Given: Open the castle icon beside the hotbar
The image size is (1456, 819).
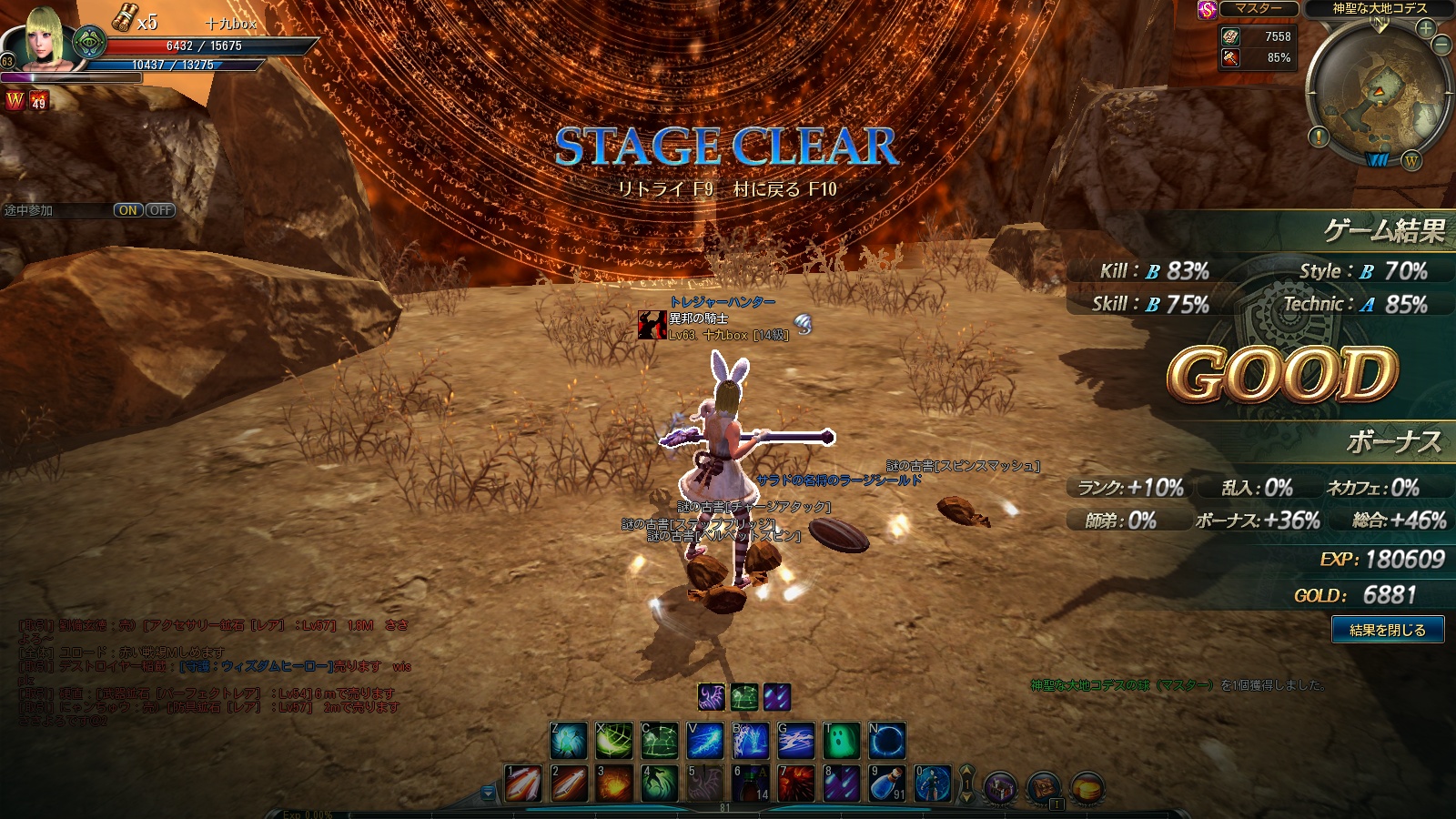Looking at the screenshot, I should pos(1000,786).
